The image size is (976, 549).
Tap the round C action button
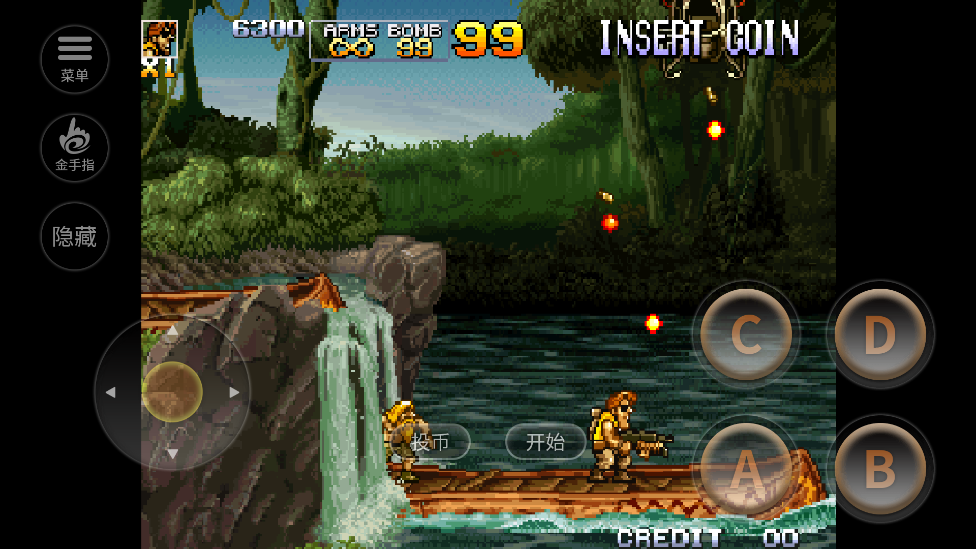point(746,335)
